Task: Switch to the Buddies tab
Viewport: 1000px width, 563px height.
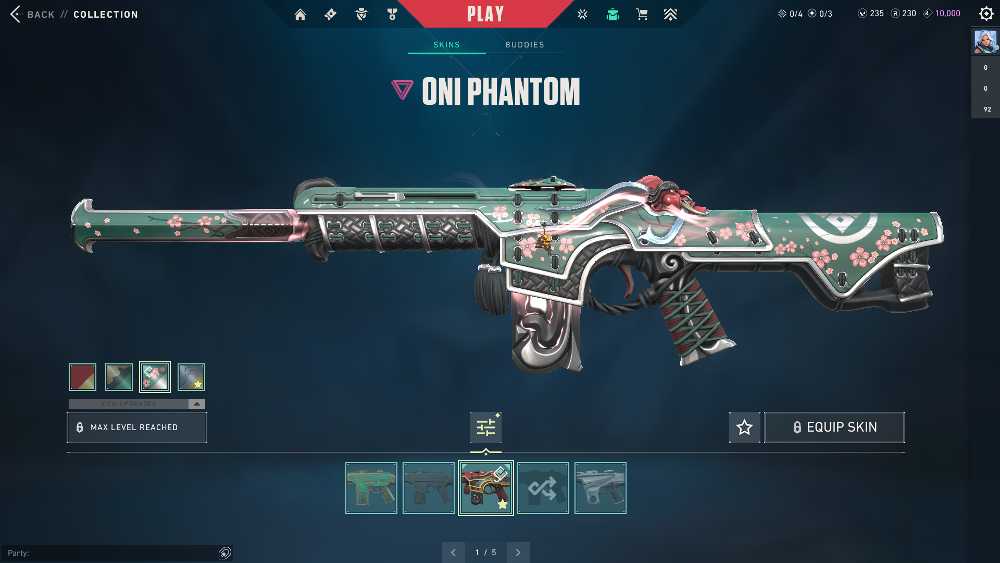Action: [524, 45]
